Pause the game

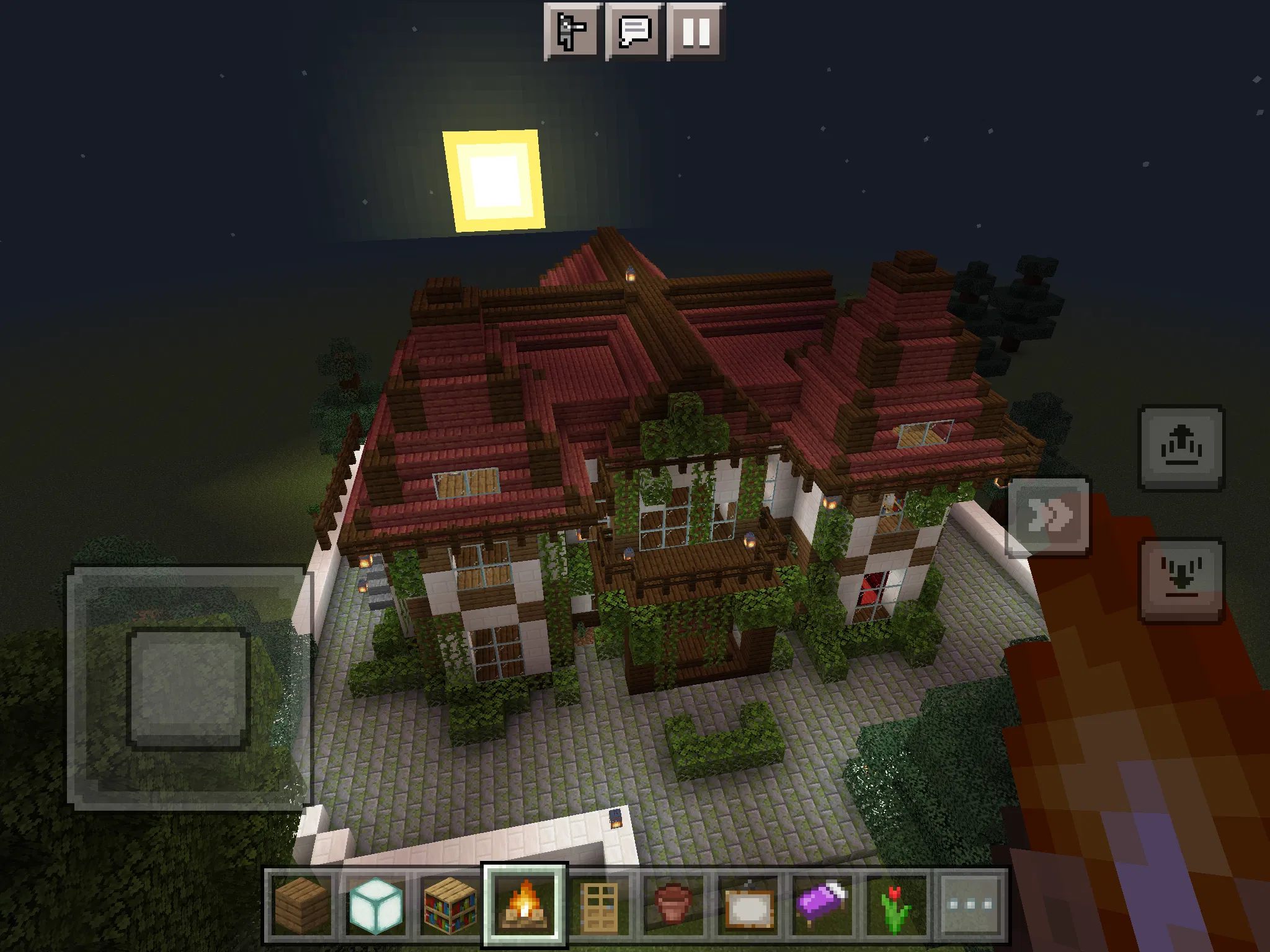click(697, 32)
